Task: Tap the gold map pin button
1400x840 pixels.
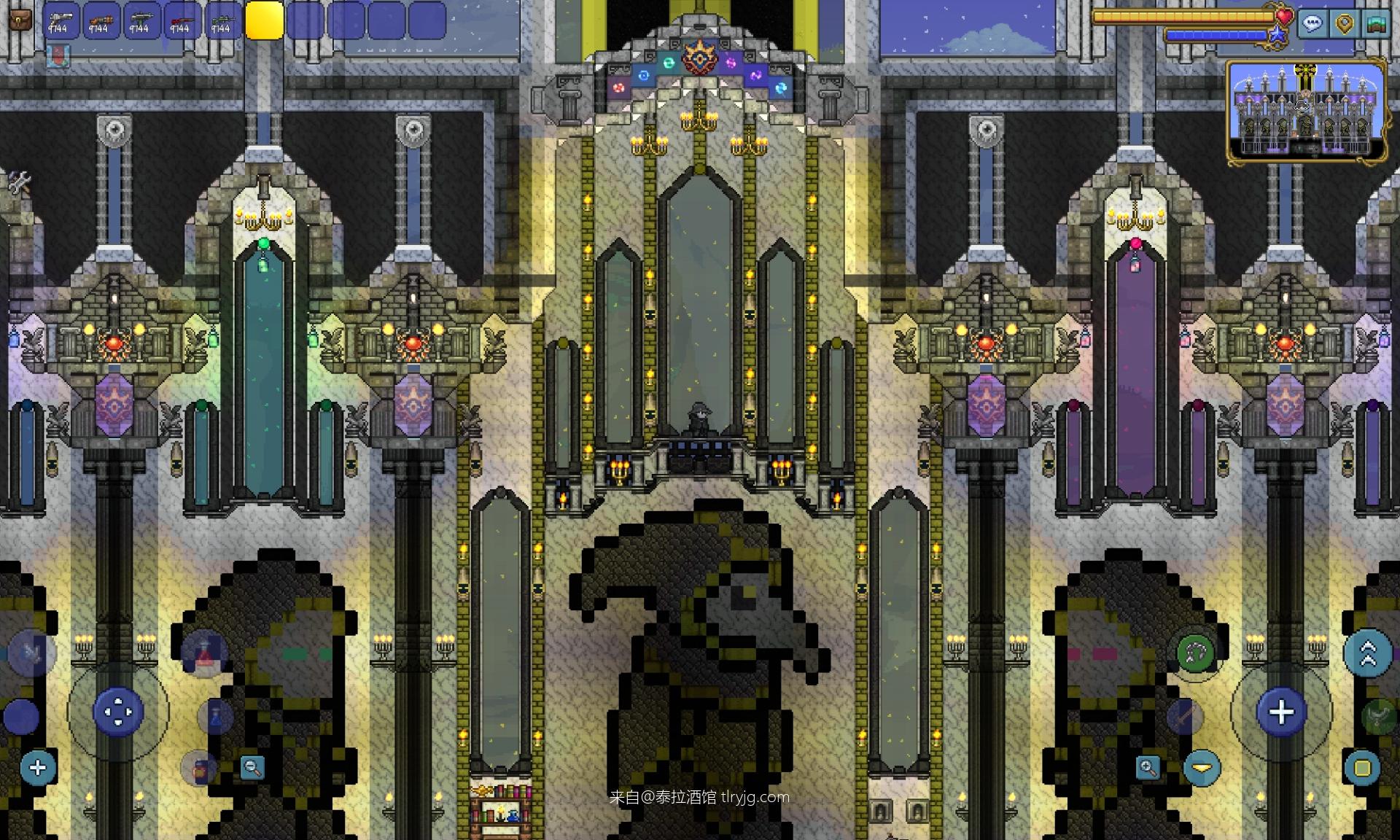Action: 1345,23
